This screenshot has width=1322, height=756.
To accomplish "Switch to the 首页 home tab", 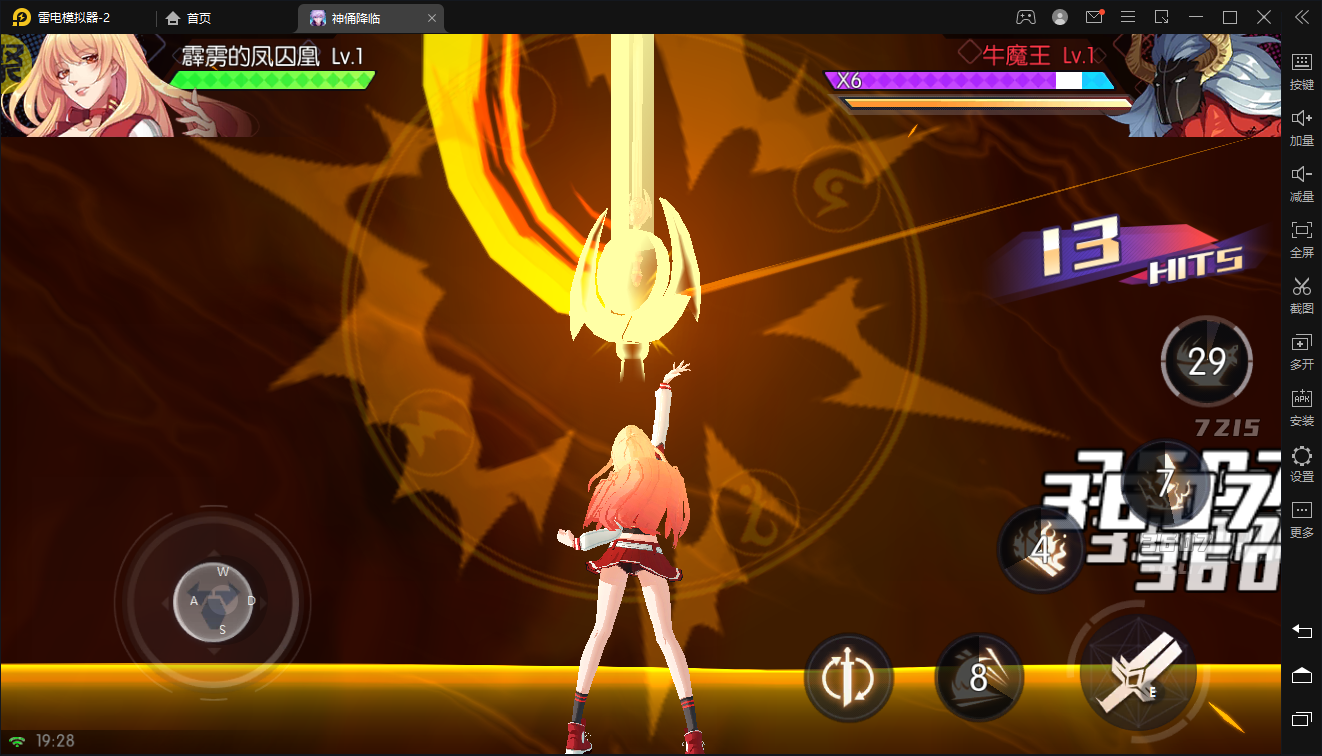I will tap(190, 18).
